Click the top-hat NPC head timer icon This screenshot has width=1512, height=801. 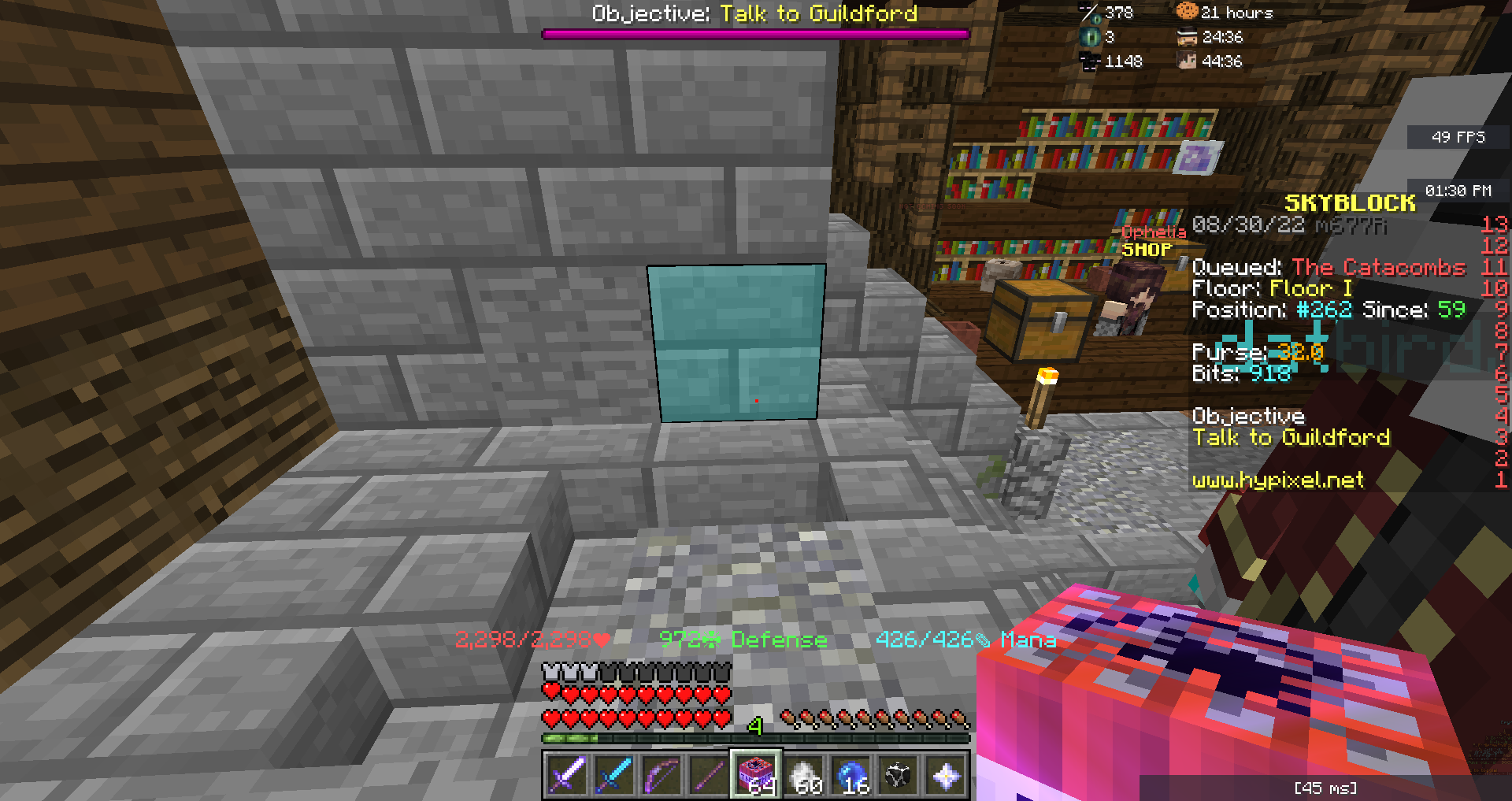click(1188, 36)
